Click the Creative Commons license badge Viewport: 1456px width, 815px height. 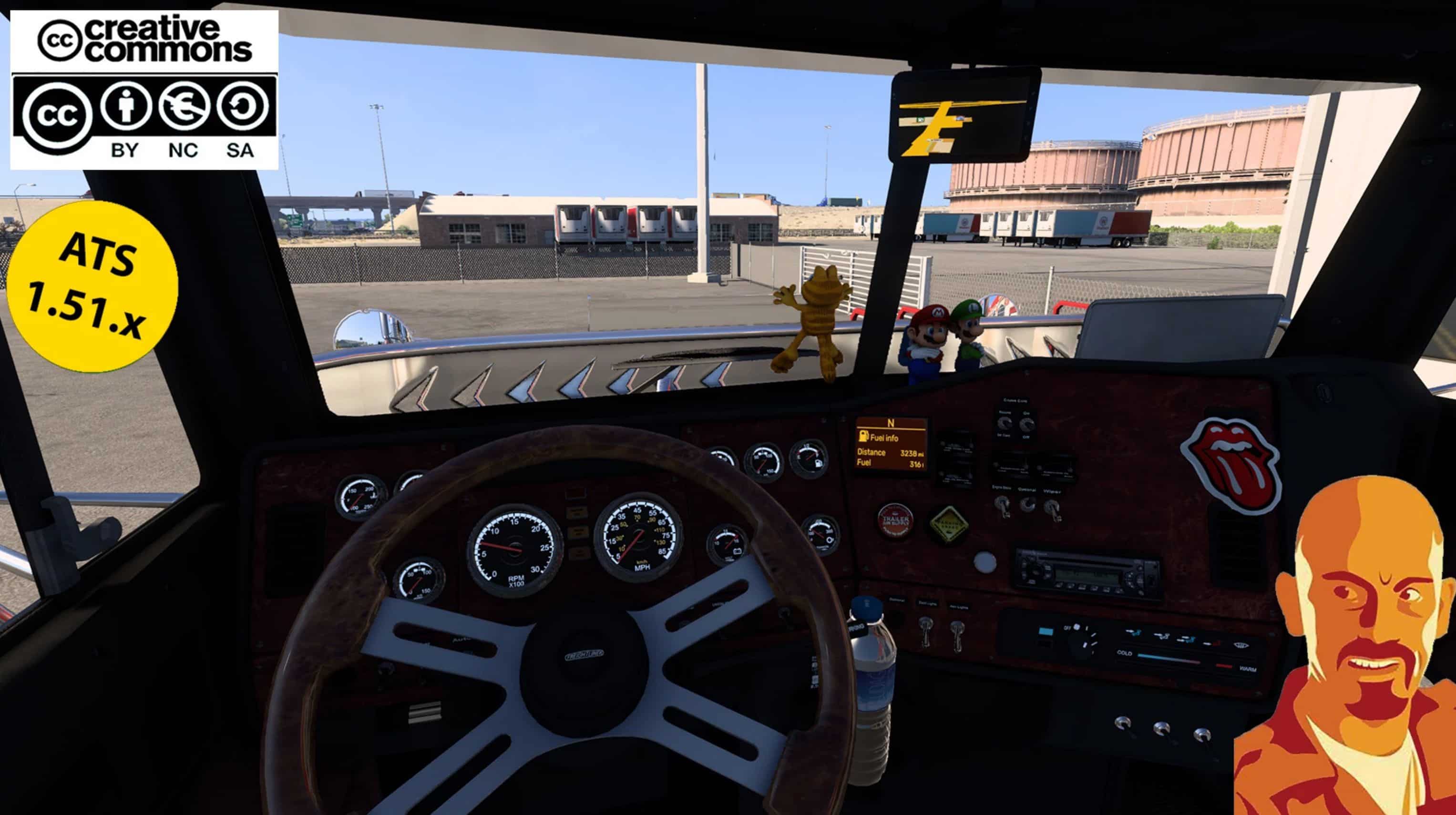click(144, 90)
